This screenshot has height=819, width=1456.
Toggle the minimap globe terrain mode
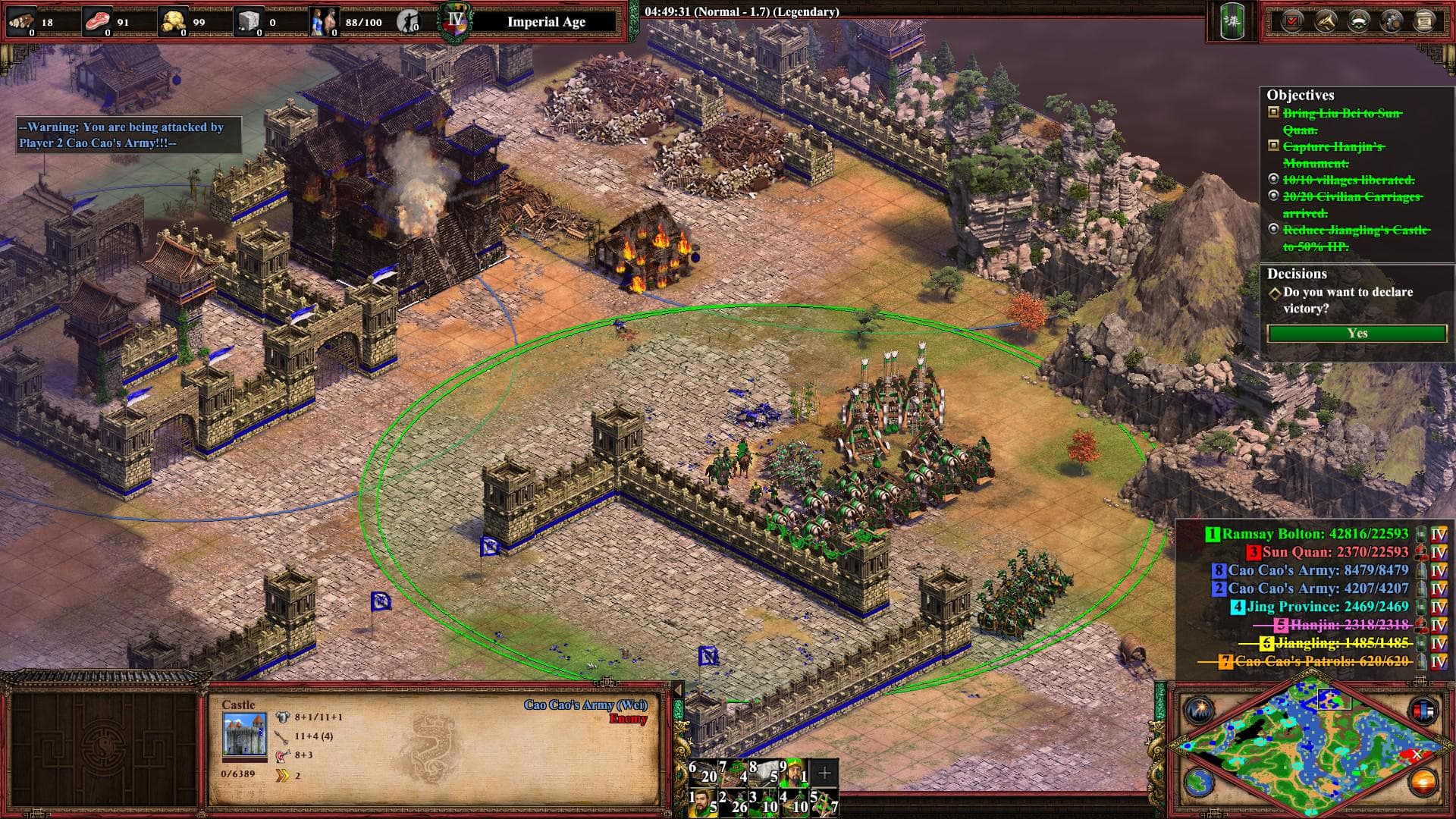[1199, 782]
